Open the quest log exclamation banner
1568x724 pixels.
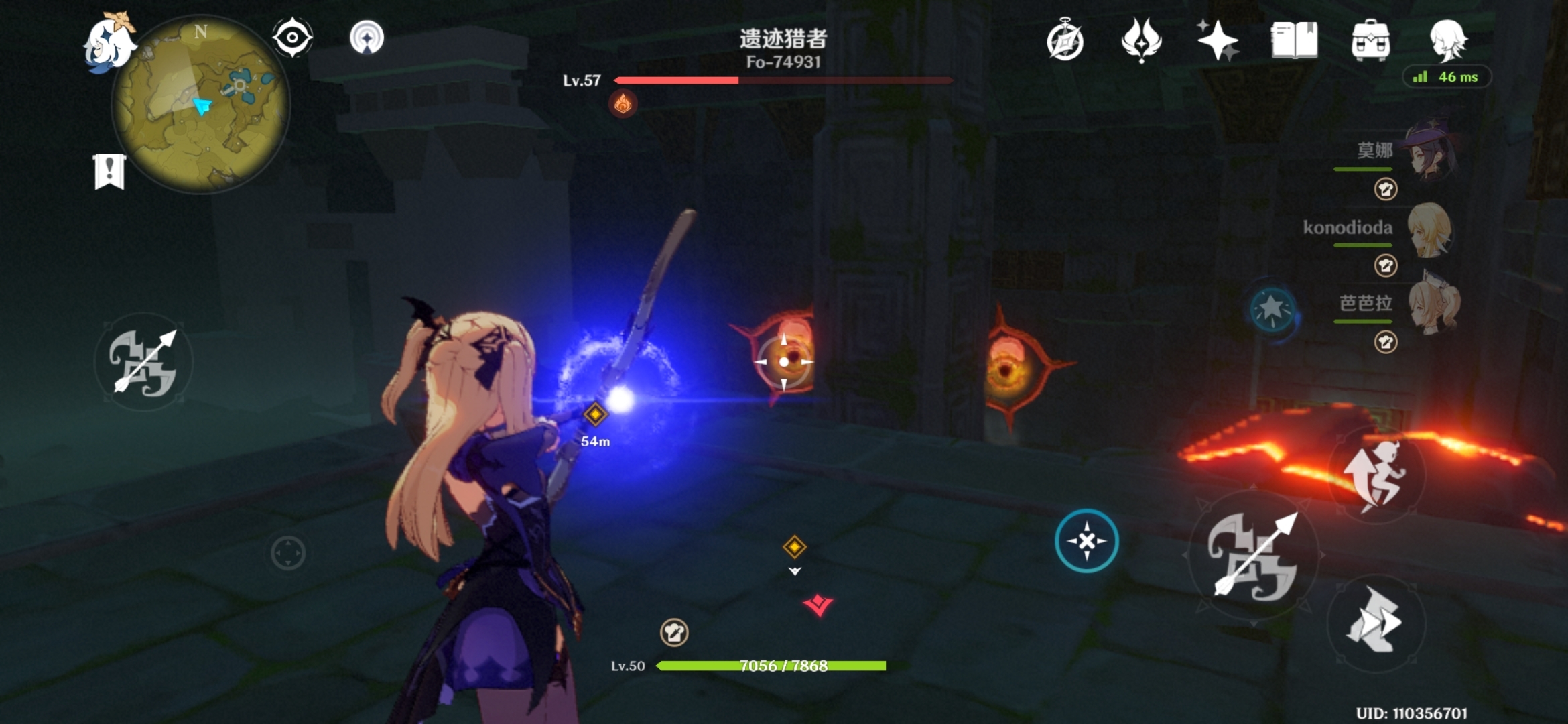(109, 172)
